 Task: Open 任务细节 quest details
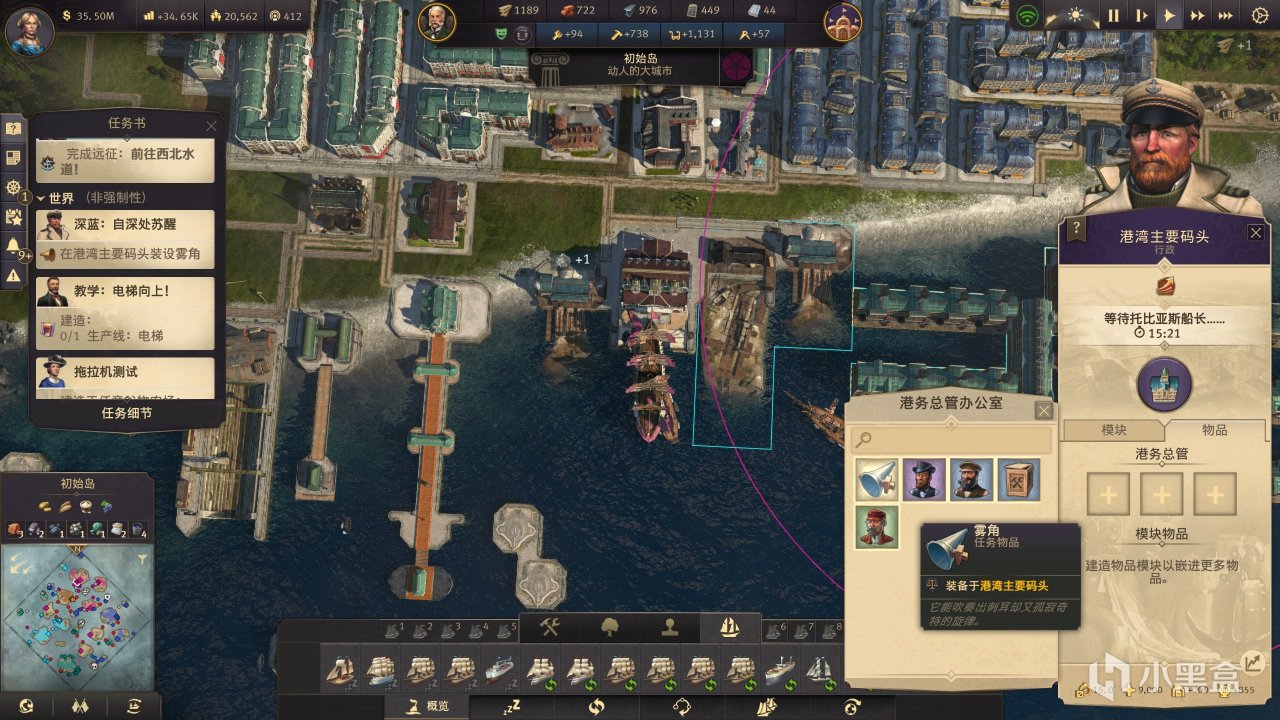(127, 412)
